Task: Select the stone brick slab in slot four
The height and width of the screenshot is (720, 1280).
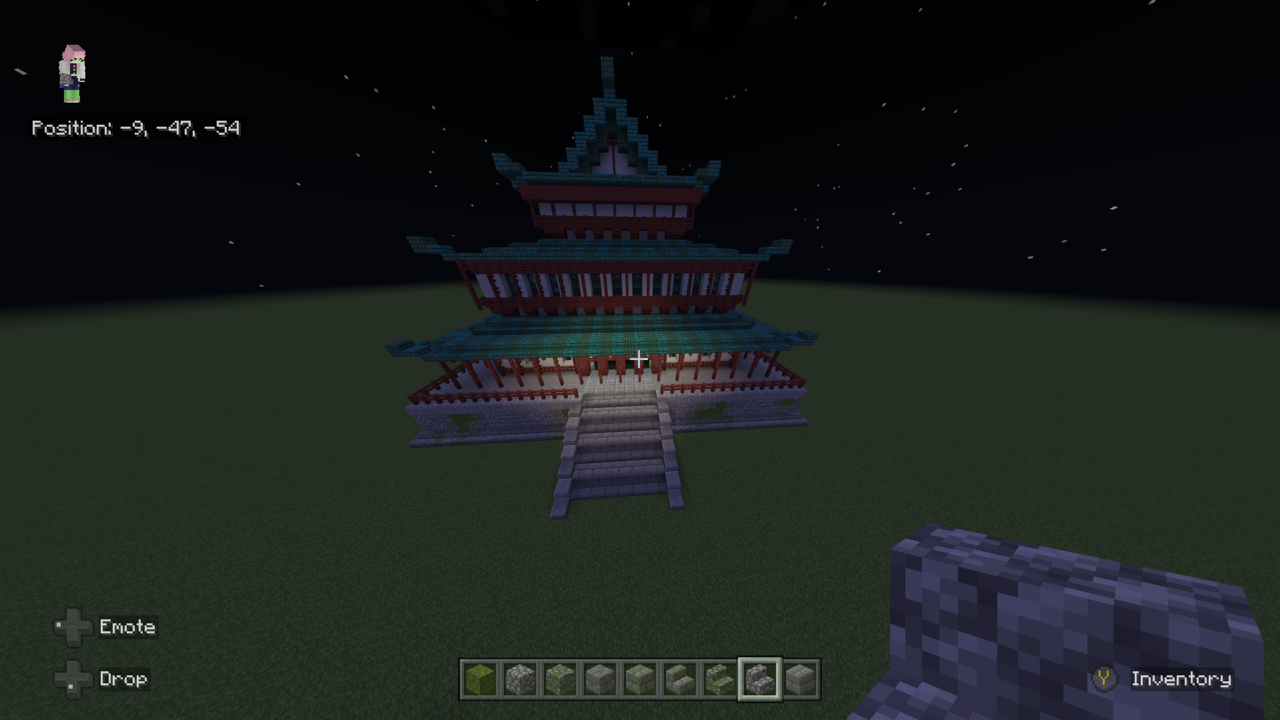Action: [x=600, y=679]
